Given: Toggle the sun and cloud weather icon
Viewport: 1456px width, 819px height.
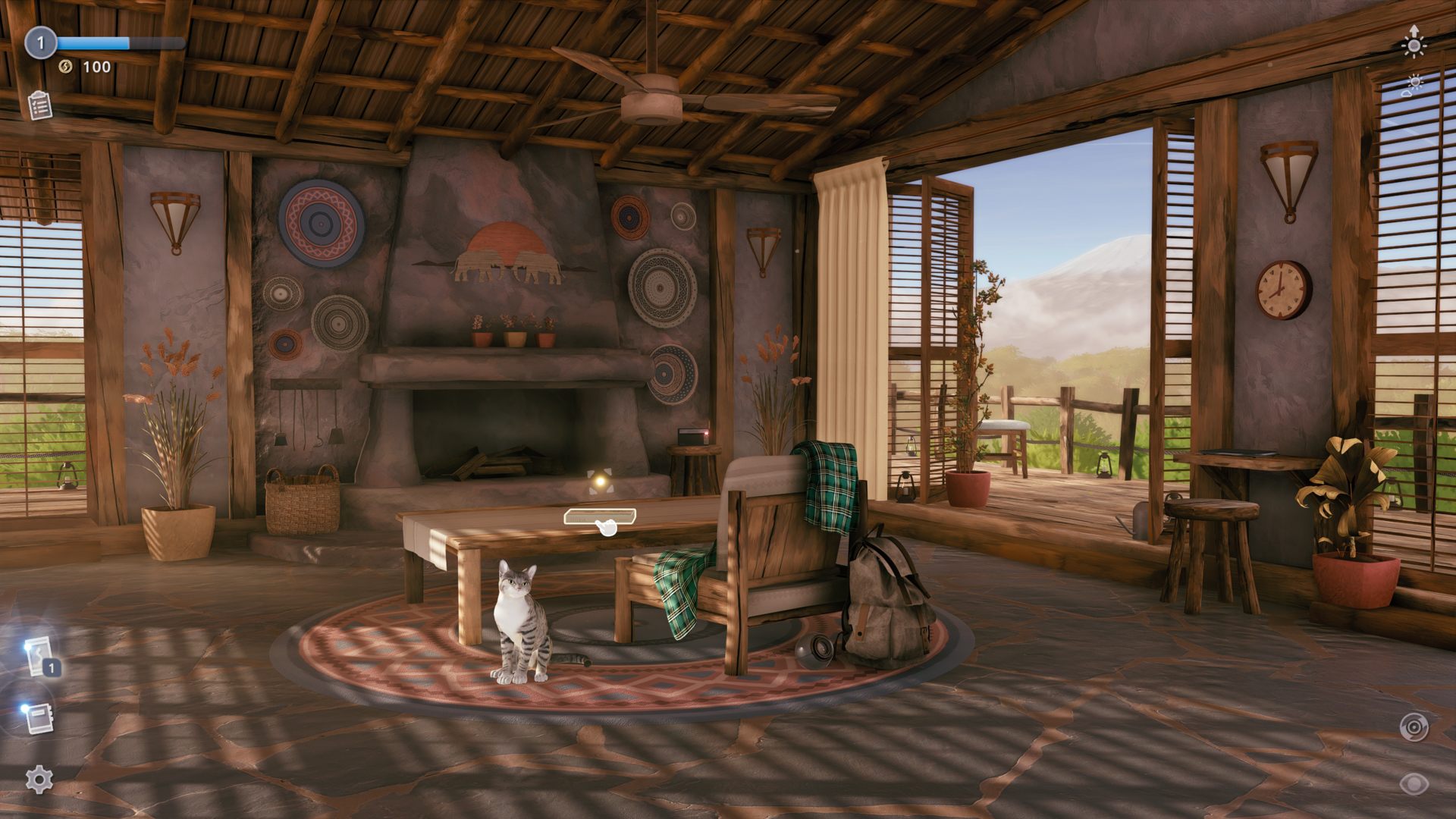Looking at the screenshot, I should (x=1413, y=85).
